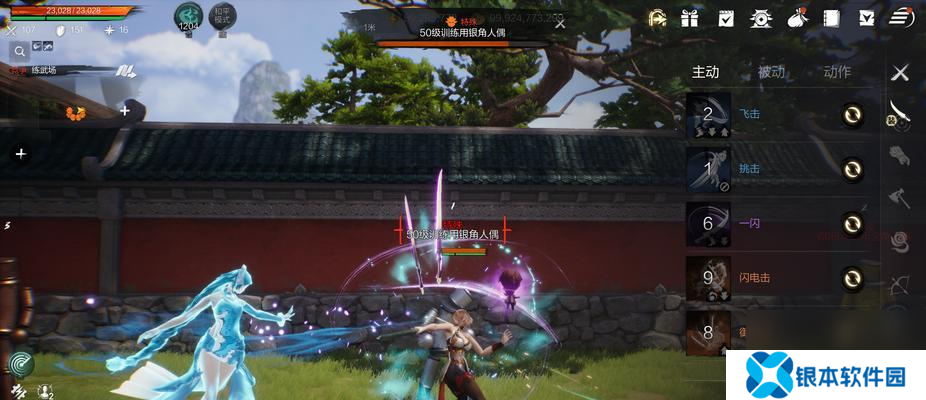Choose the bow weapon category
Viewport: 926px width, 400px height.
(x=899, y=281)
